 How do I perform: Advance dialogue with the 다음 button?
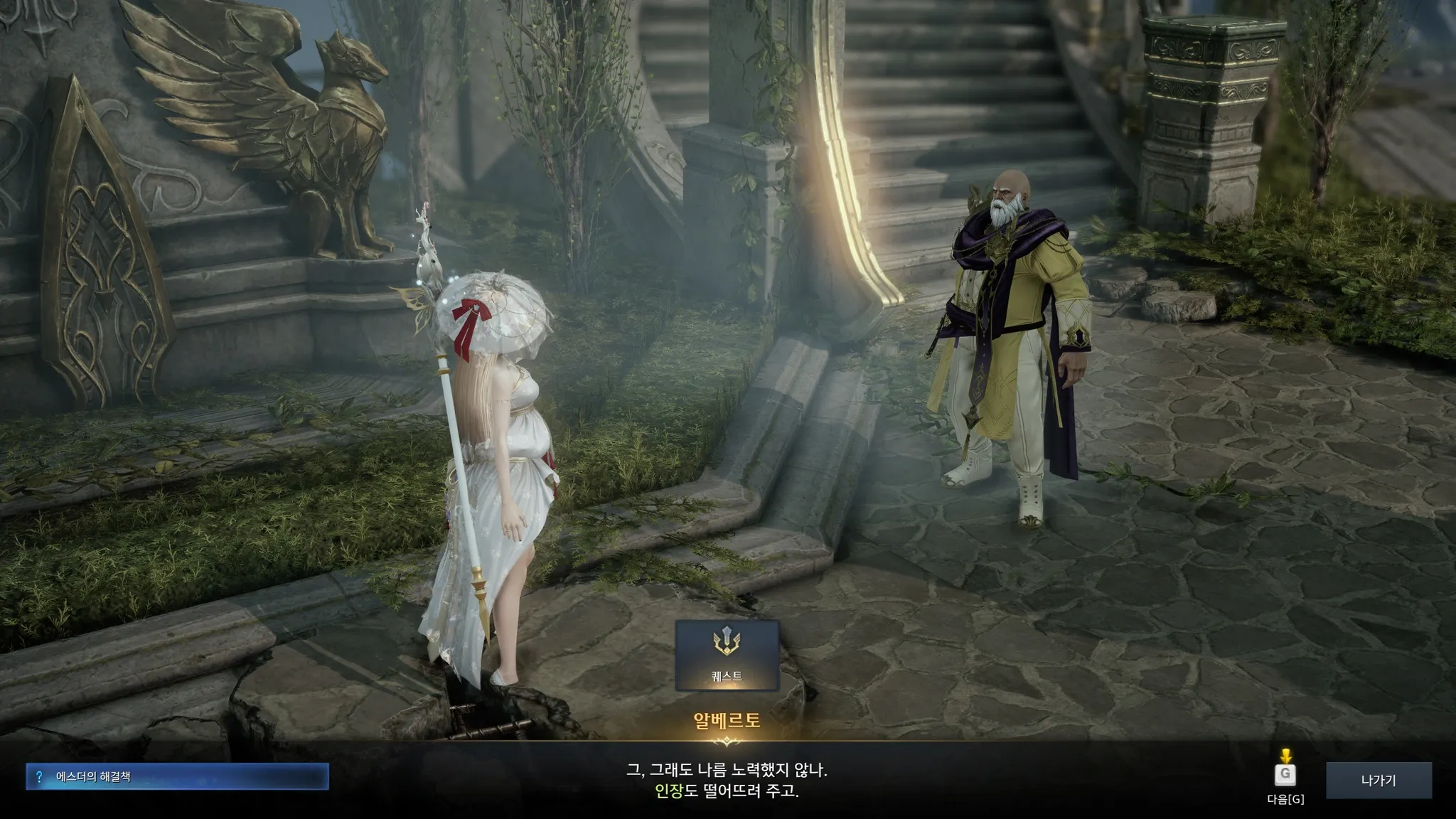[1285, 775]
